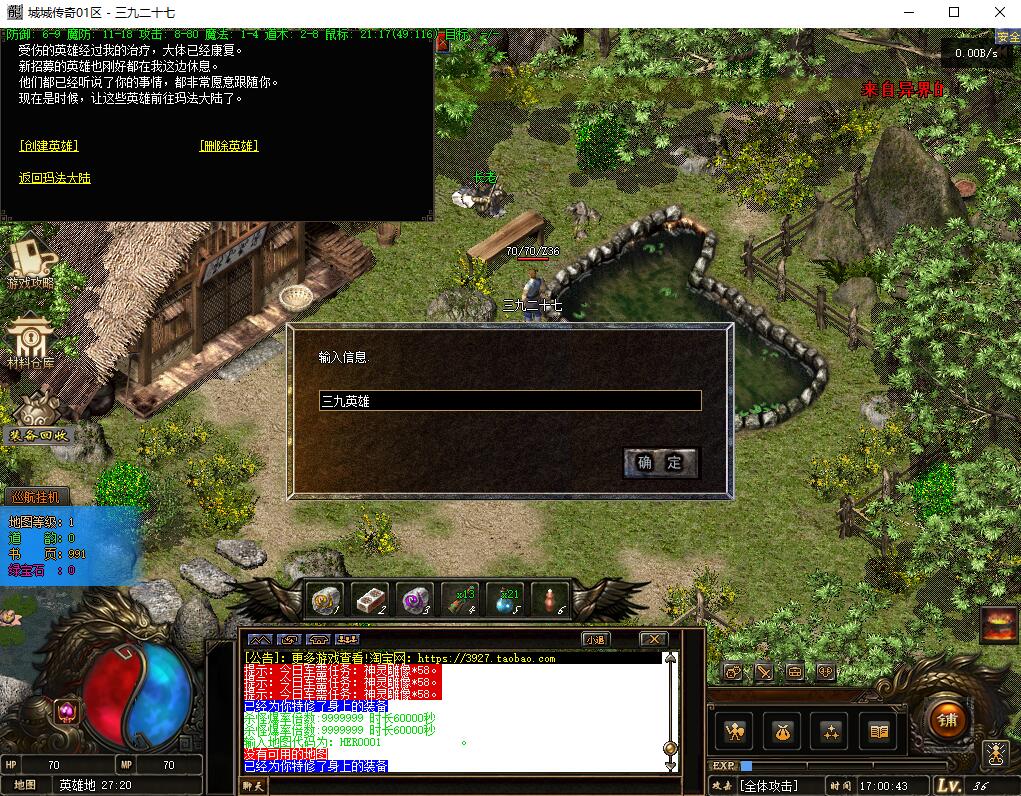Maximize the game window
This screenshot has height=796, width=1021.
coord(954,12)
